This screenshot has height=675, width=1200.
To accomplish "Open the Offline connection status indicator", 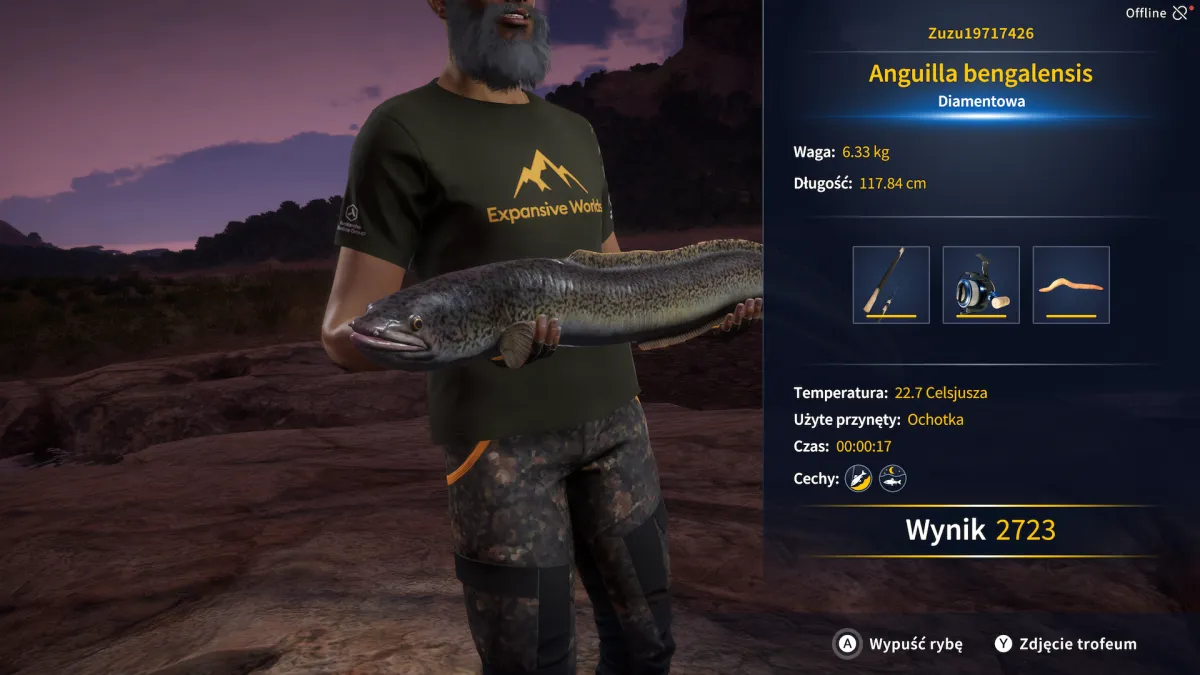I will tap(1158, 13).
